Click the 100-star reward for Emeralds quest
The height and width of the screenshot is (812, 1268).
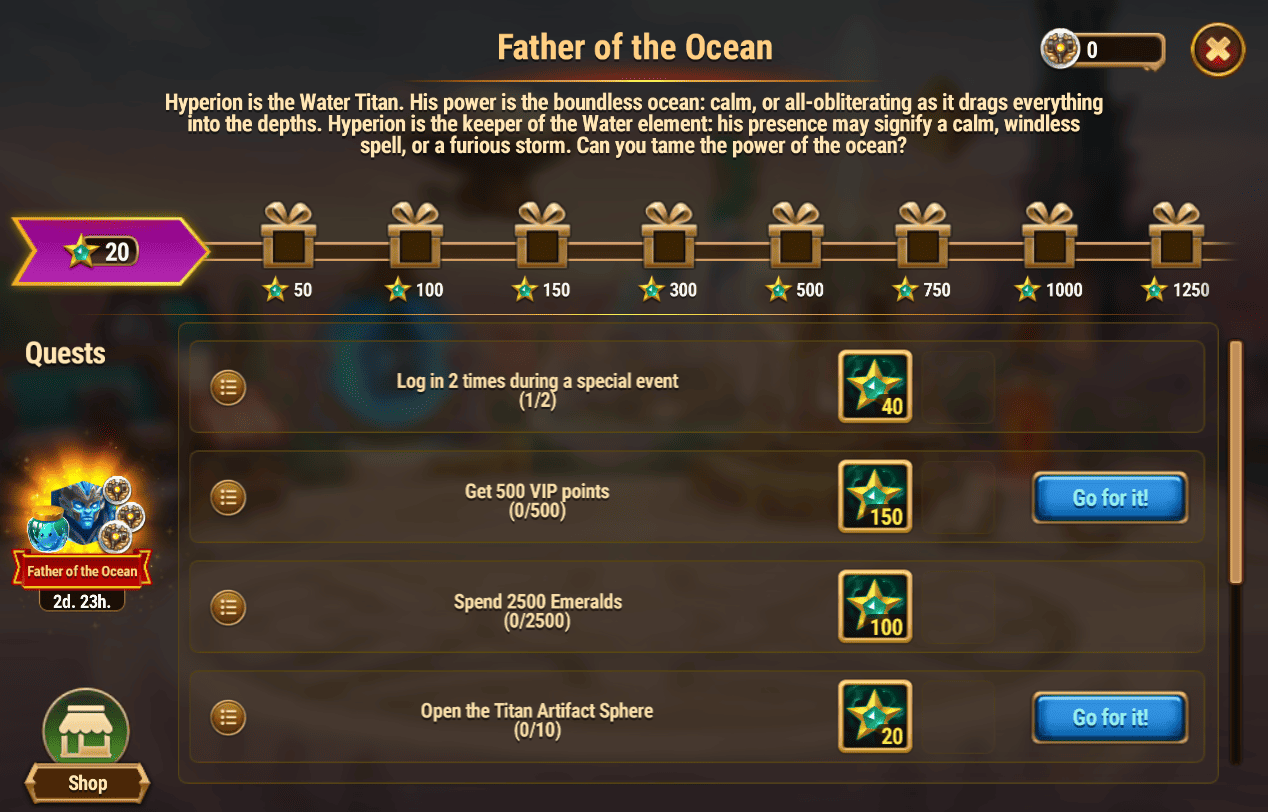pyautogui.click(x=875, y=607)
